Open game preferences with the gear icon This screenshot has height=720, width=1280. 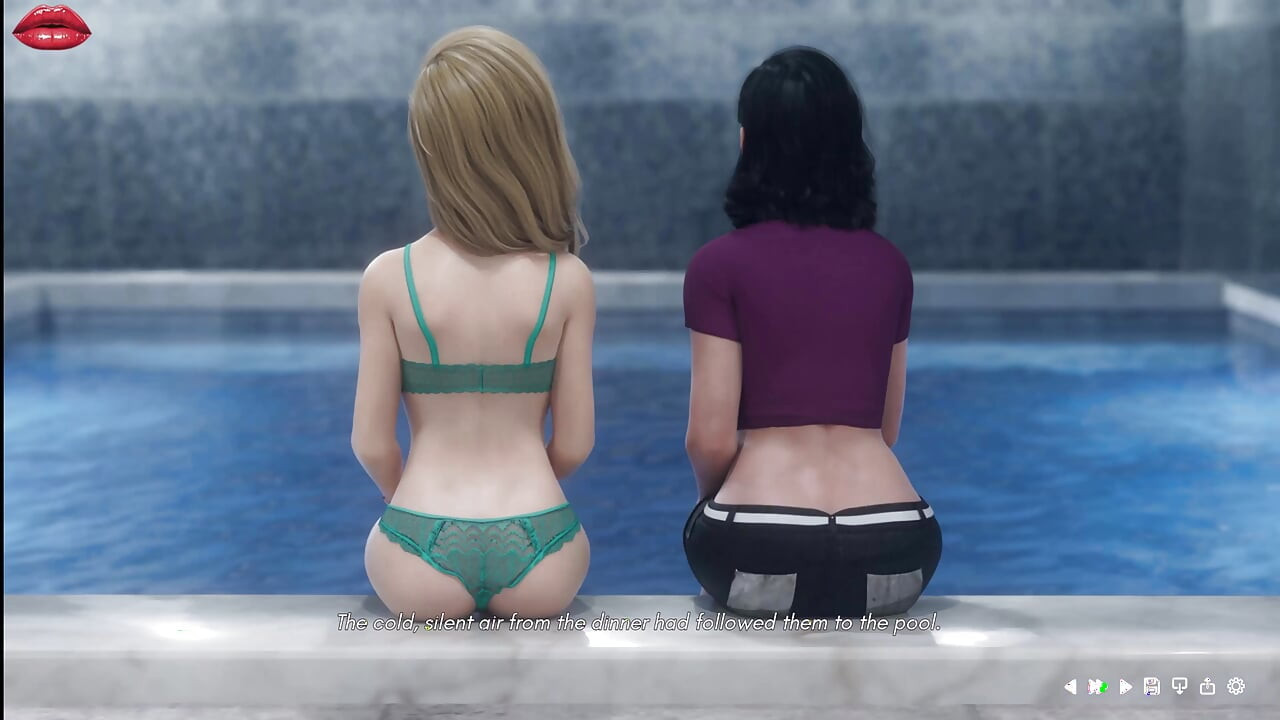[x=1235, y=687]
